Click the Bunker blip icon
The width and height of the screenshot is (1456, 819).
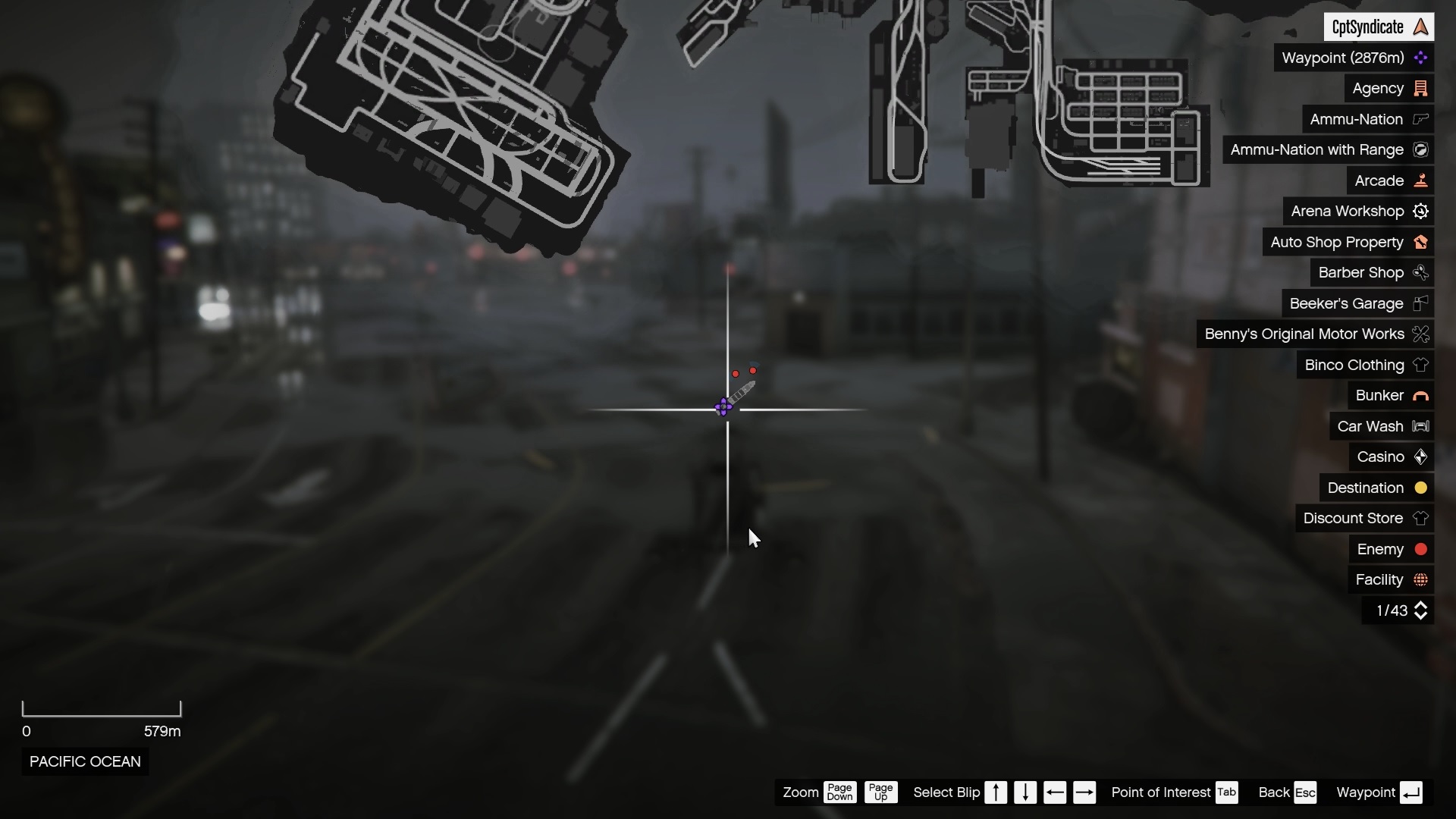(1421, 395)
